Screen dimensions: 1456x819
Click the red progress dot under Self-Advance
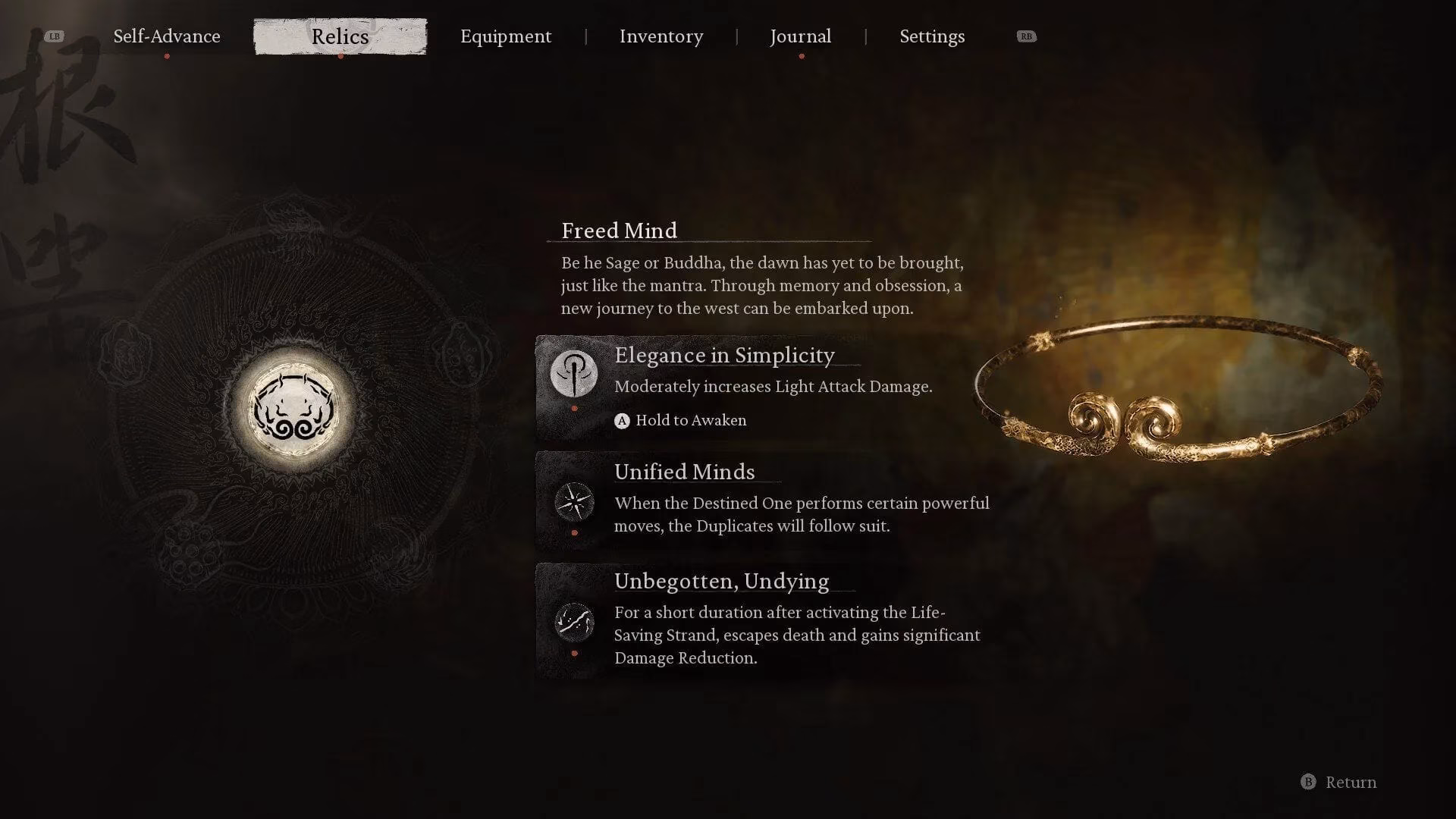click(x=165, y=55)
